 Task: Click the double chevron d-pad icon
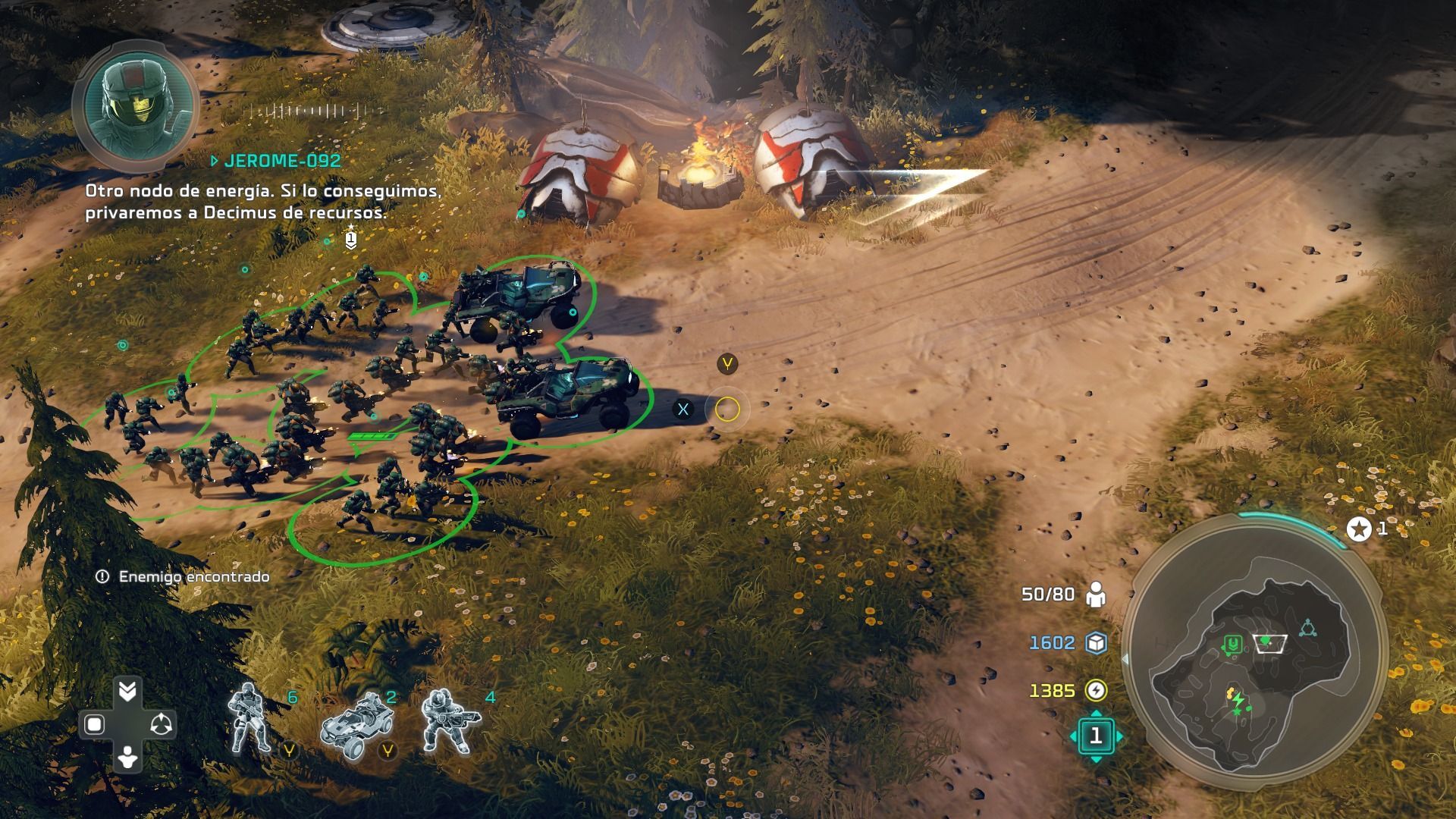pyautogui.click(x=127, y=691)
